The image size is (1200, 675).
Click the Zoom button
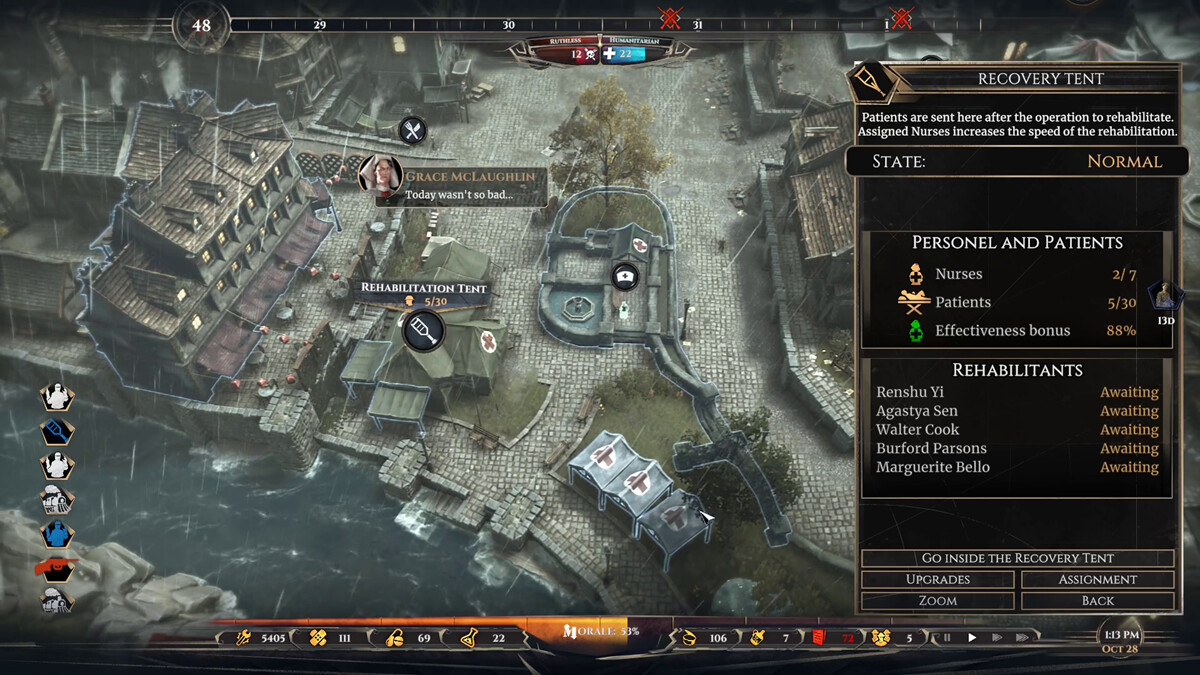(938, 601)
